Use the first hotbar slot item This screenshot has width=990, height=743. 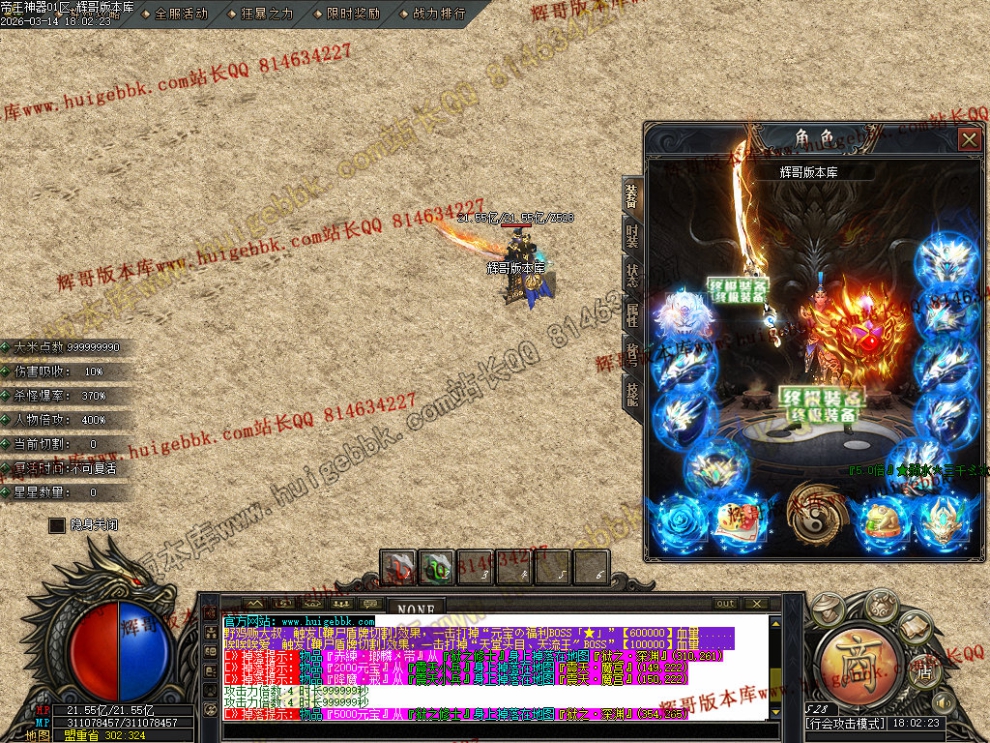point(399,567)
